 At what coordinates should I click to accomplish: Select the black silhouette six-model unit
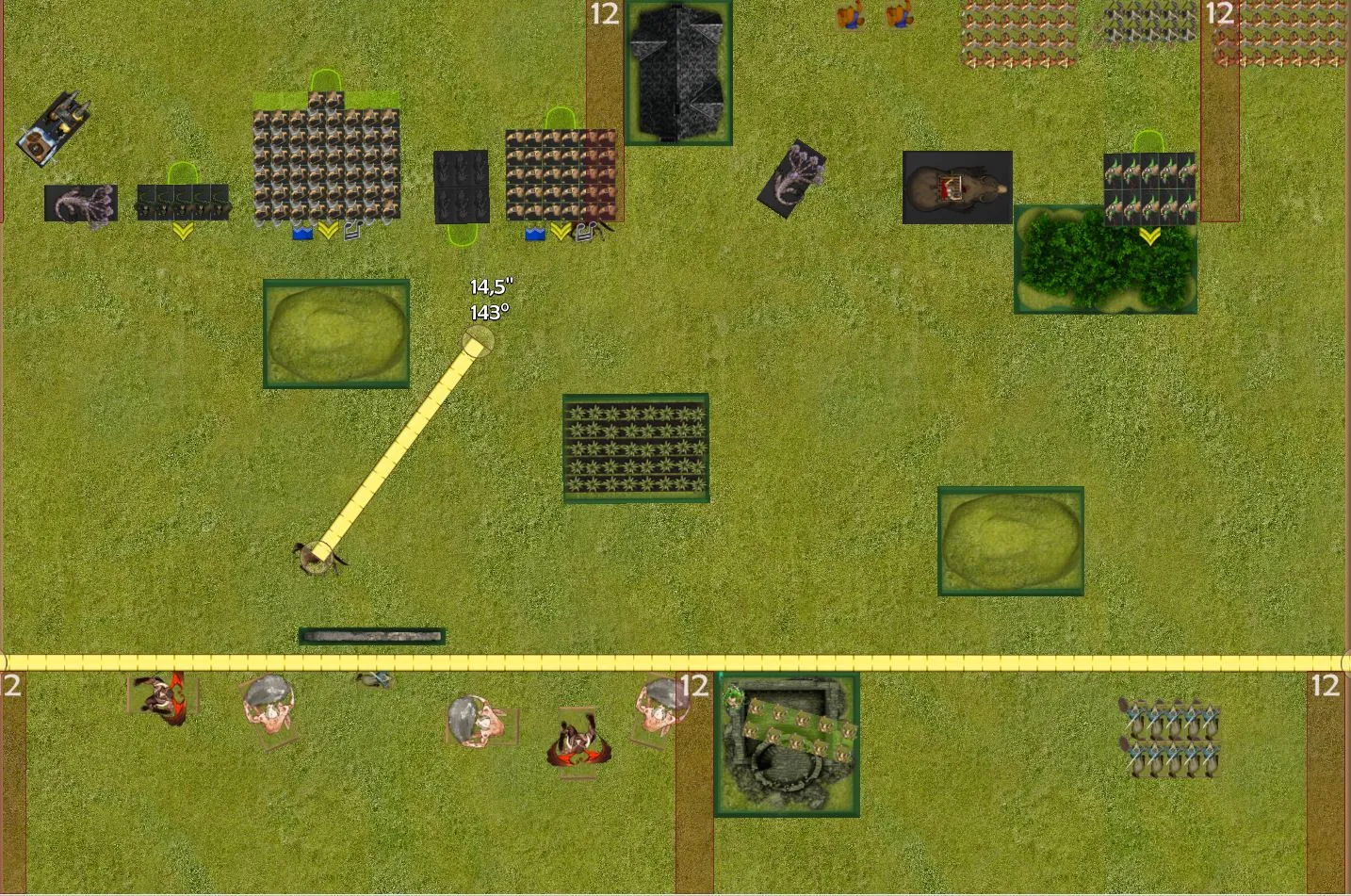[x=461, y=187]
